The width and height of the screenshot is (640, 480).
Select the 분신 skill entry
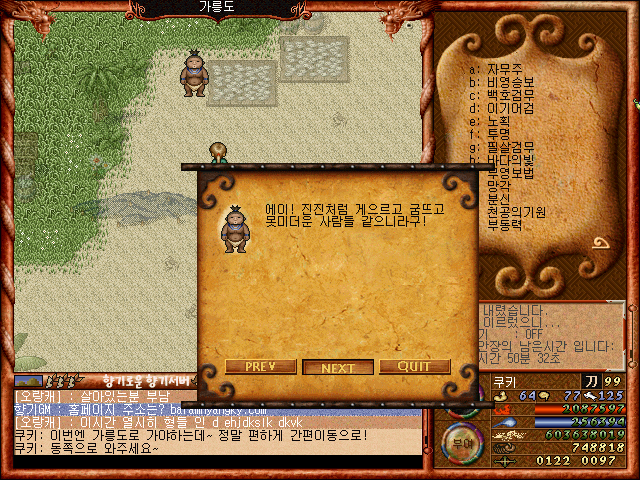(x=499, y=199)
